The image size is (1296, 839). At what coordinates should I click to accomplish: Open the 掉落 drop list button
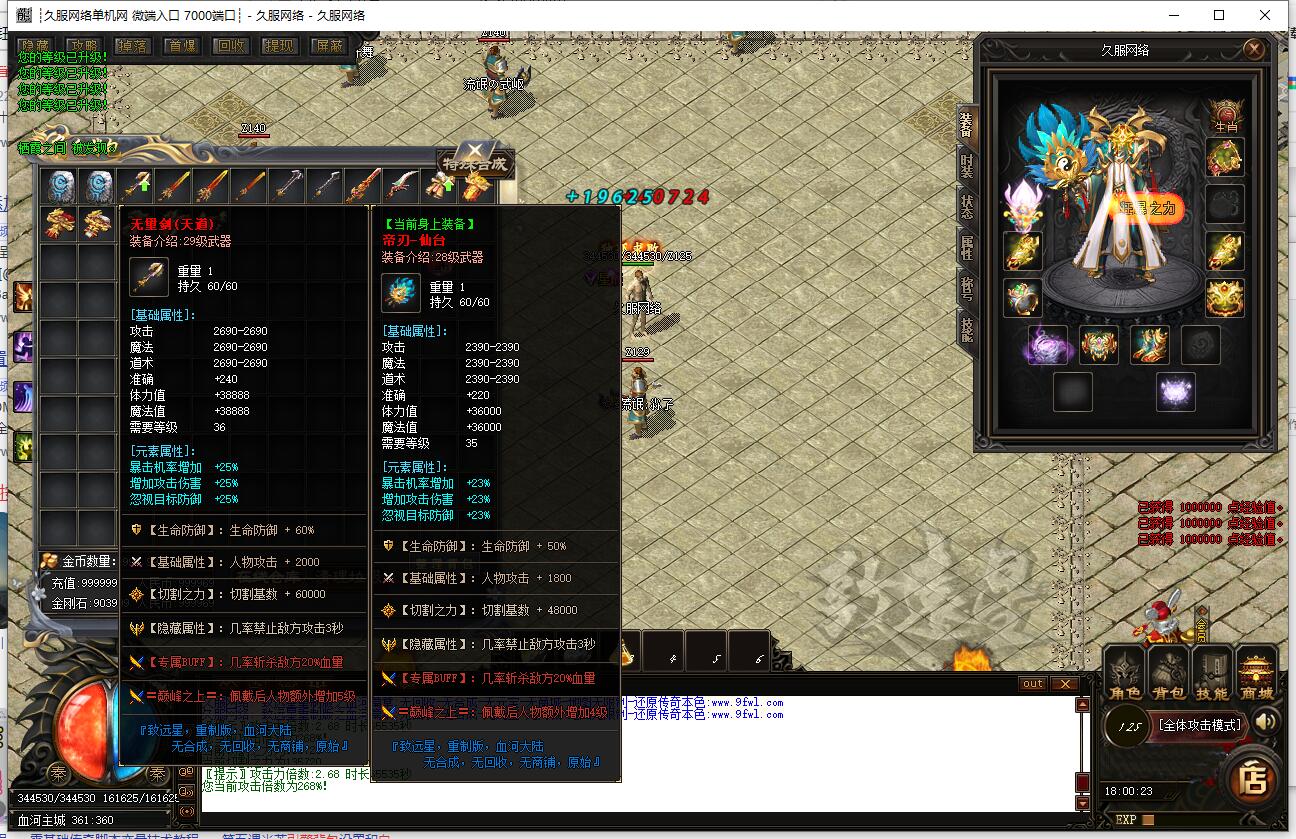click(133, 46)
